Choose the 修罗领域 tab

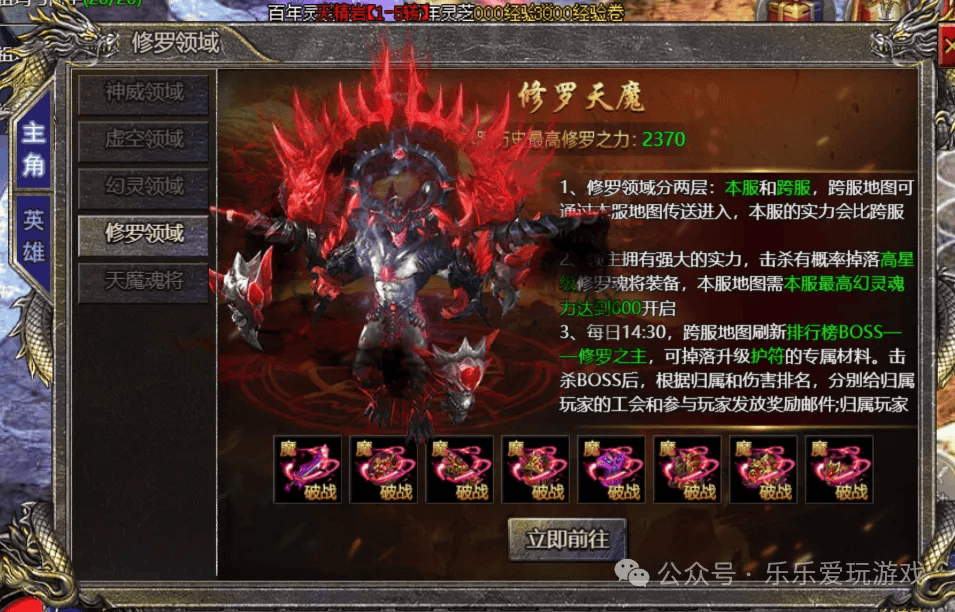tap(144, 234)
